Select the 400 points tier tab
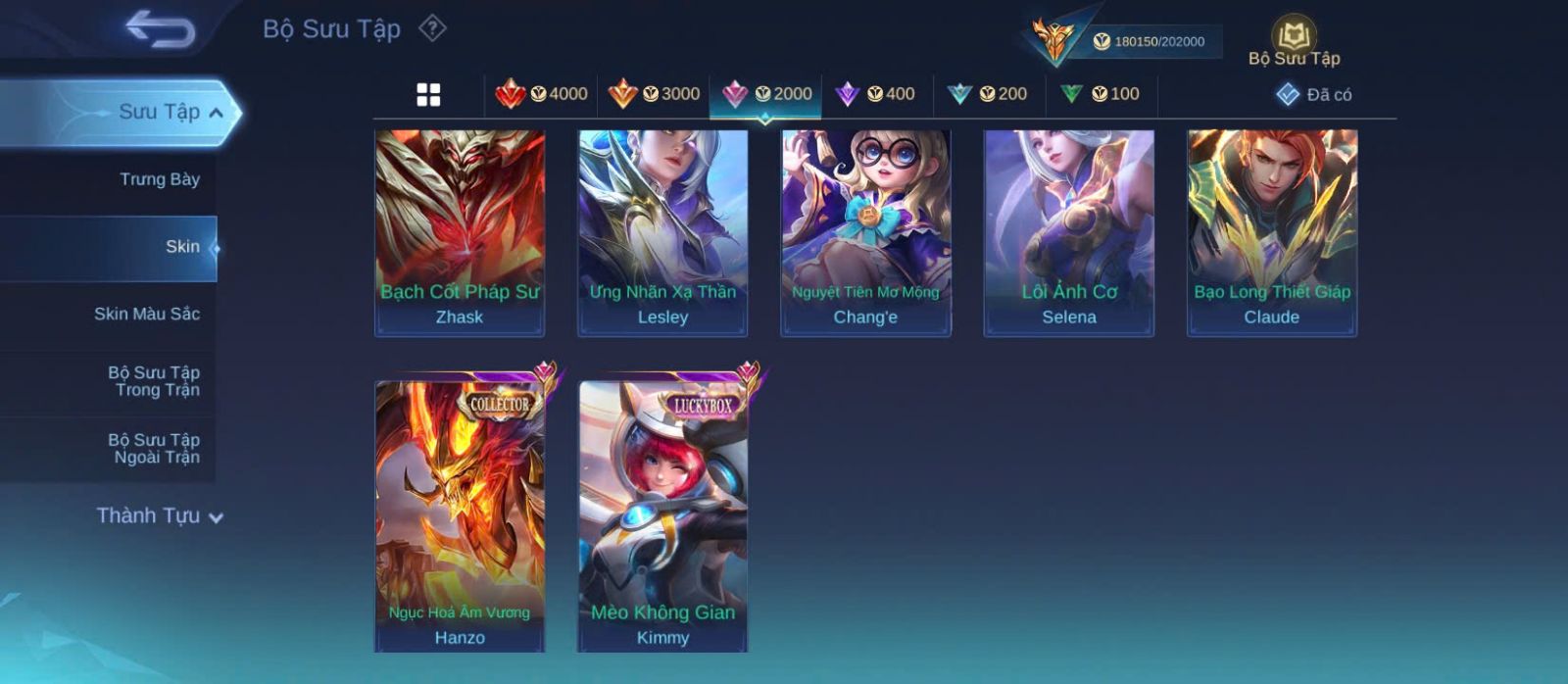Viewport: 1568px width, 684px height. (876, 94)
